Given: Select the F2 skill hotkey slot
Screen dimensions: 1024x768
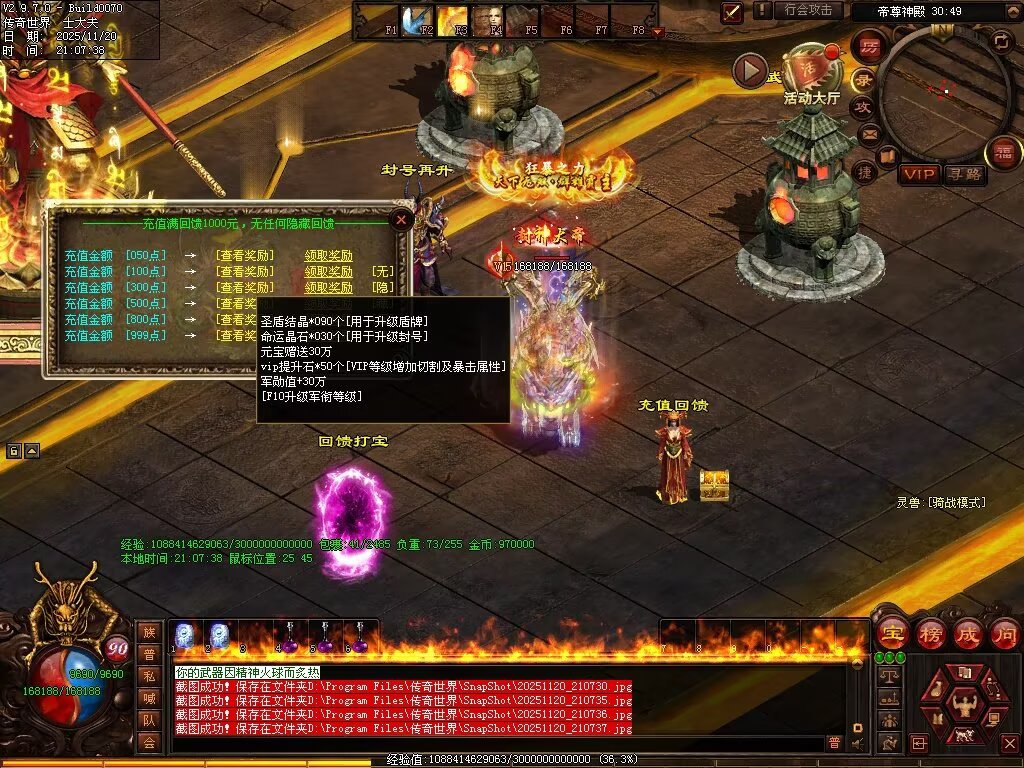Looking at the screenshot, I should point(418,20).
